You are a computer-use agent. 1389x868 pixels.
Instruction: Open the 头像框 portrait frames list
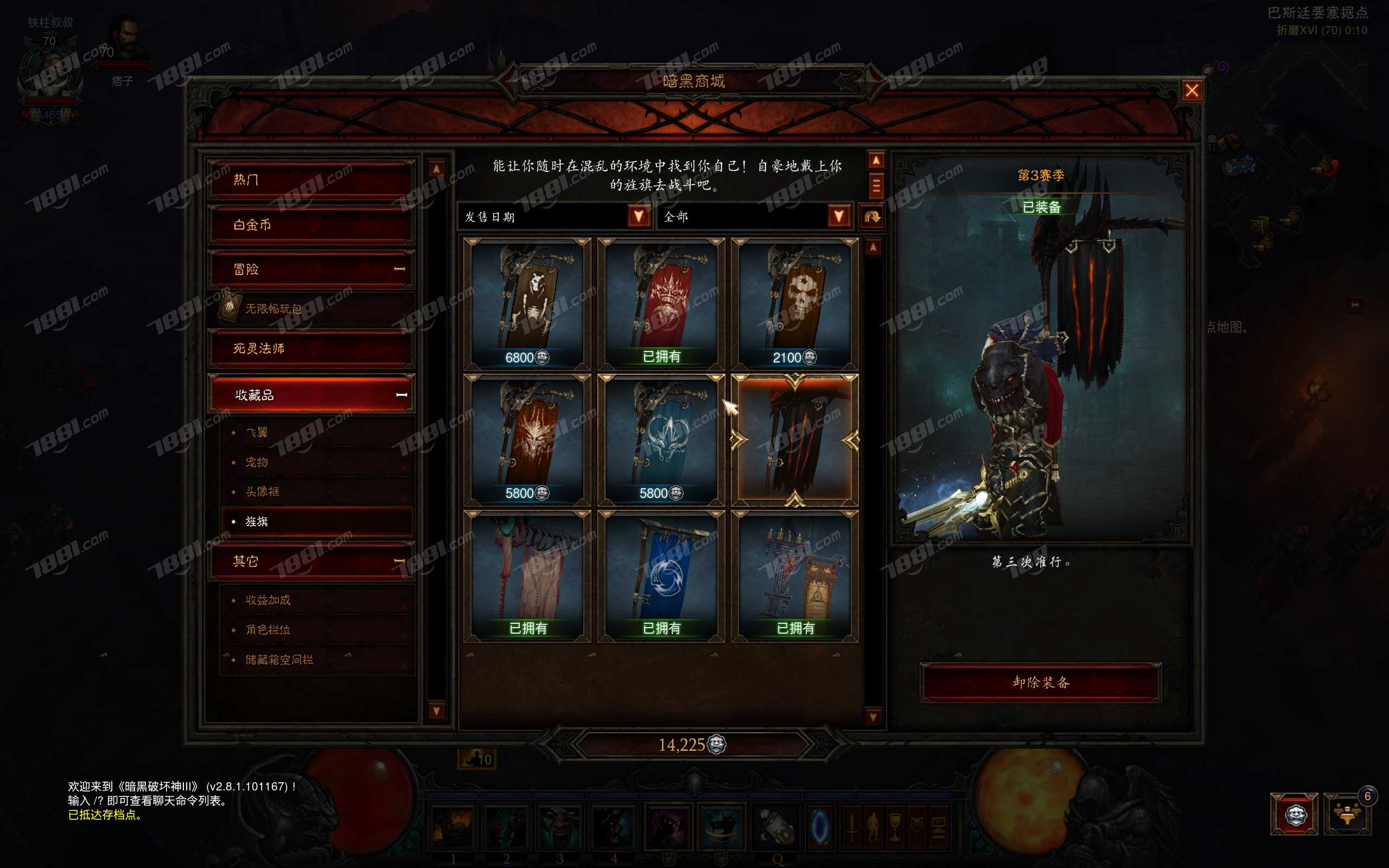click(262, 492)
